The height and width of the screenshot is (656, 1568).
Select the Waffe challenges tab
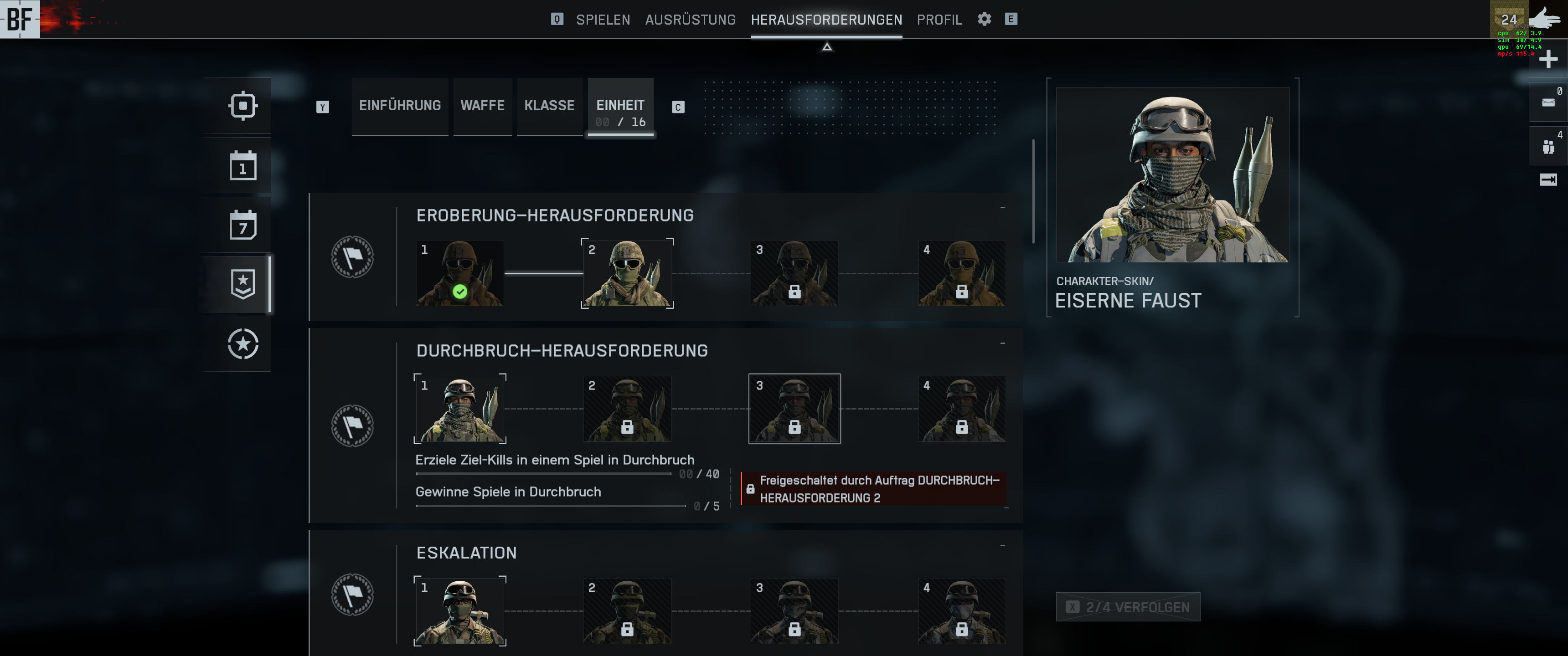(482, 106)
